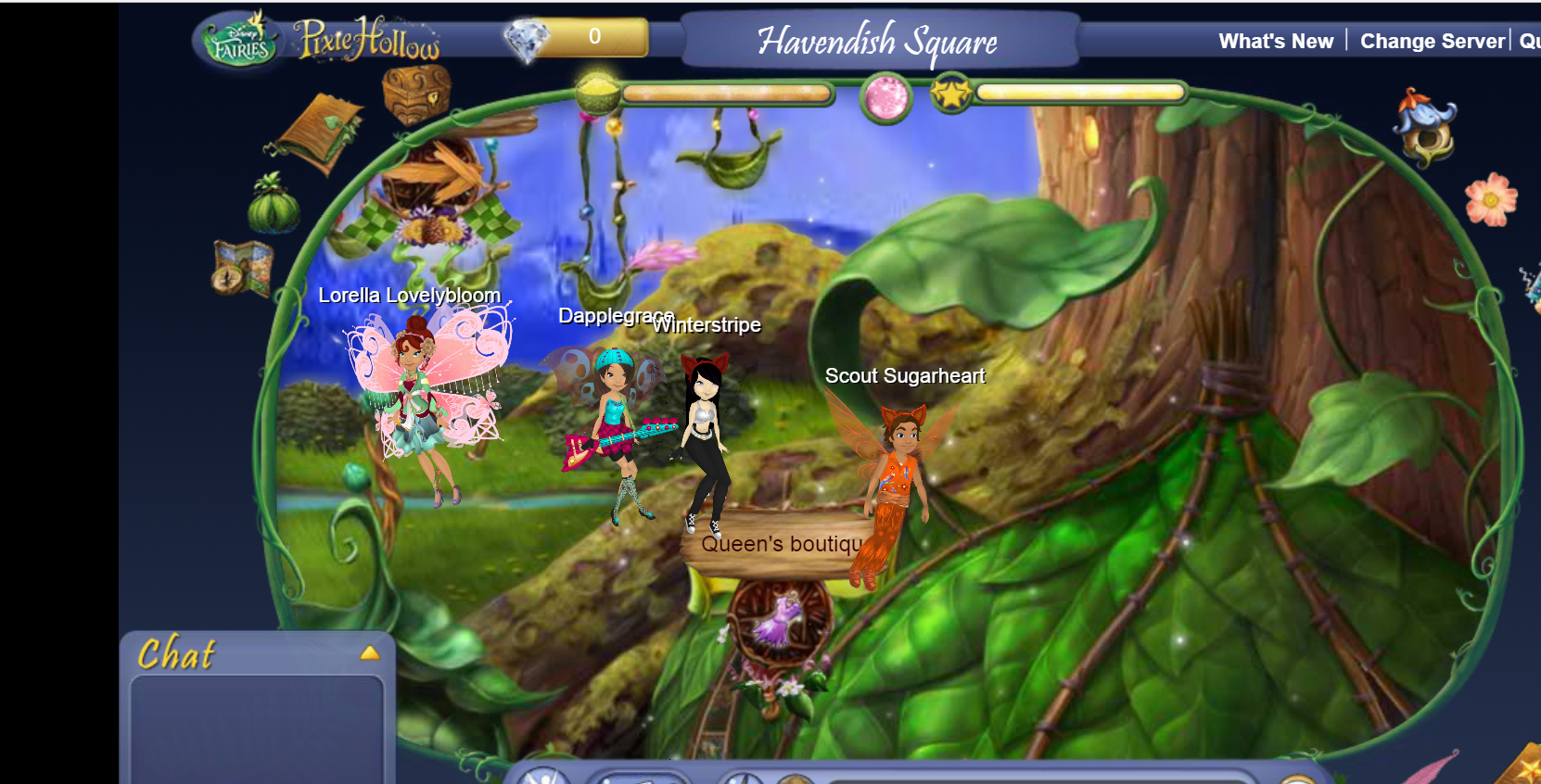This screenshot has height=784, width=1541.
Task: Click the flower-roof fairy house icon
Action: click(1425, 127)
